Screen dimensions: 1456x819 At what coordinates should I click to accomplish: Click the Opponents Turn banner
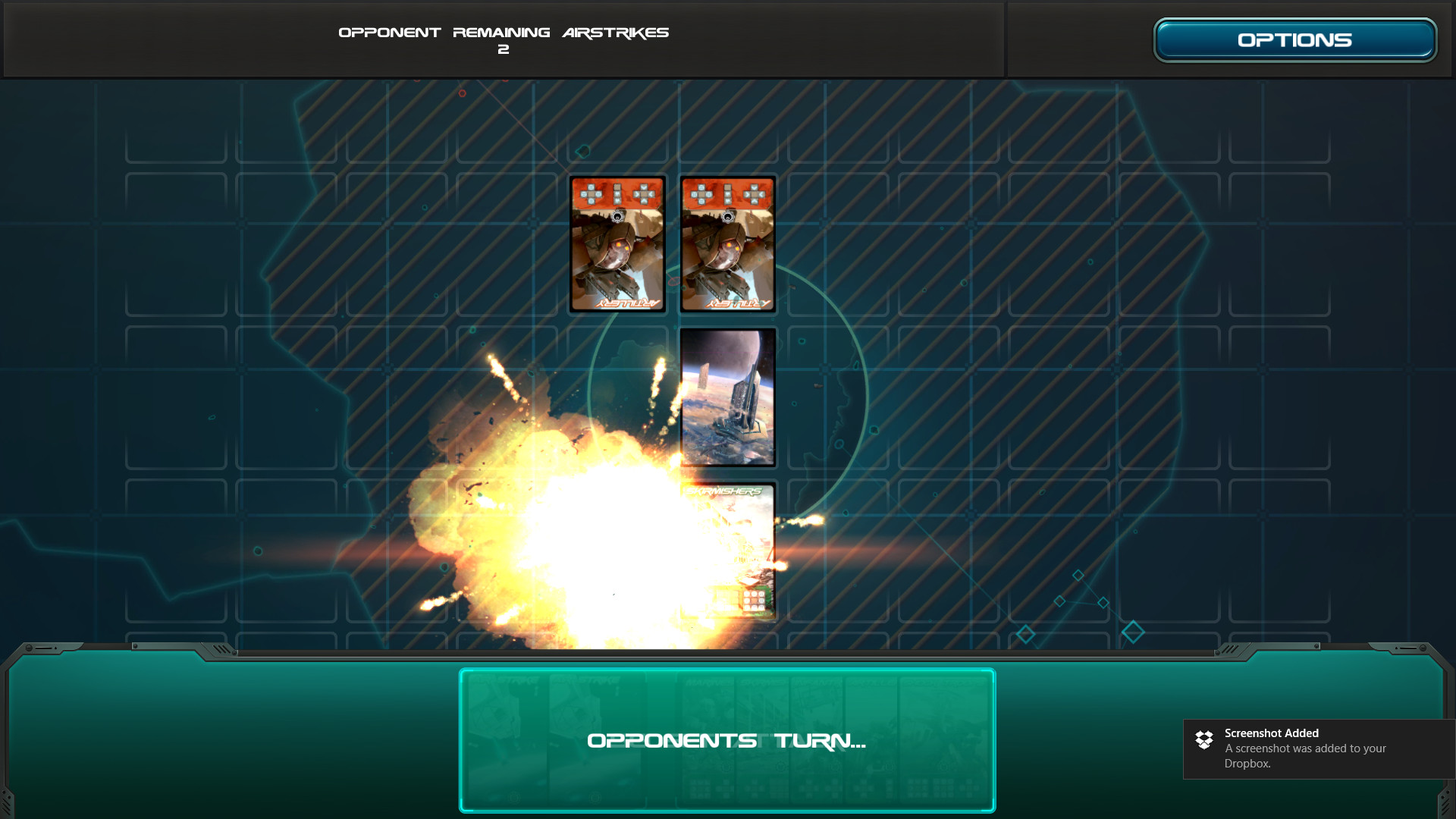[726, 741]
